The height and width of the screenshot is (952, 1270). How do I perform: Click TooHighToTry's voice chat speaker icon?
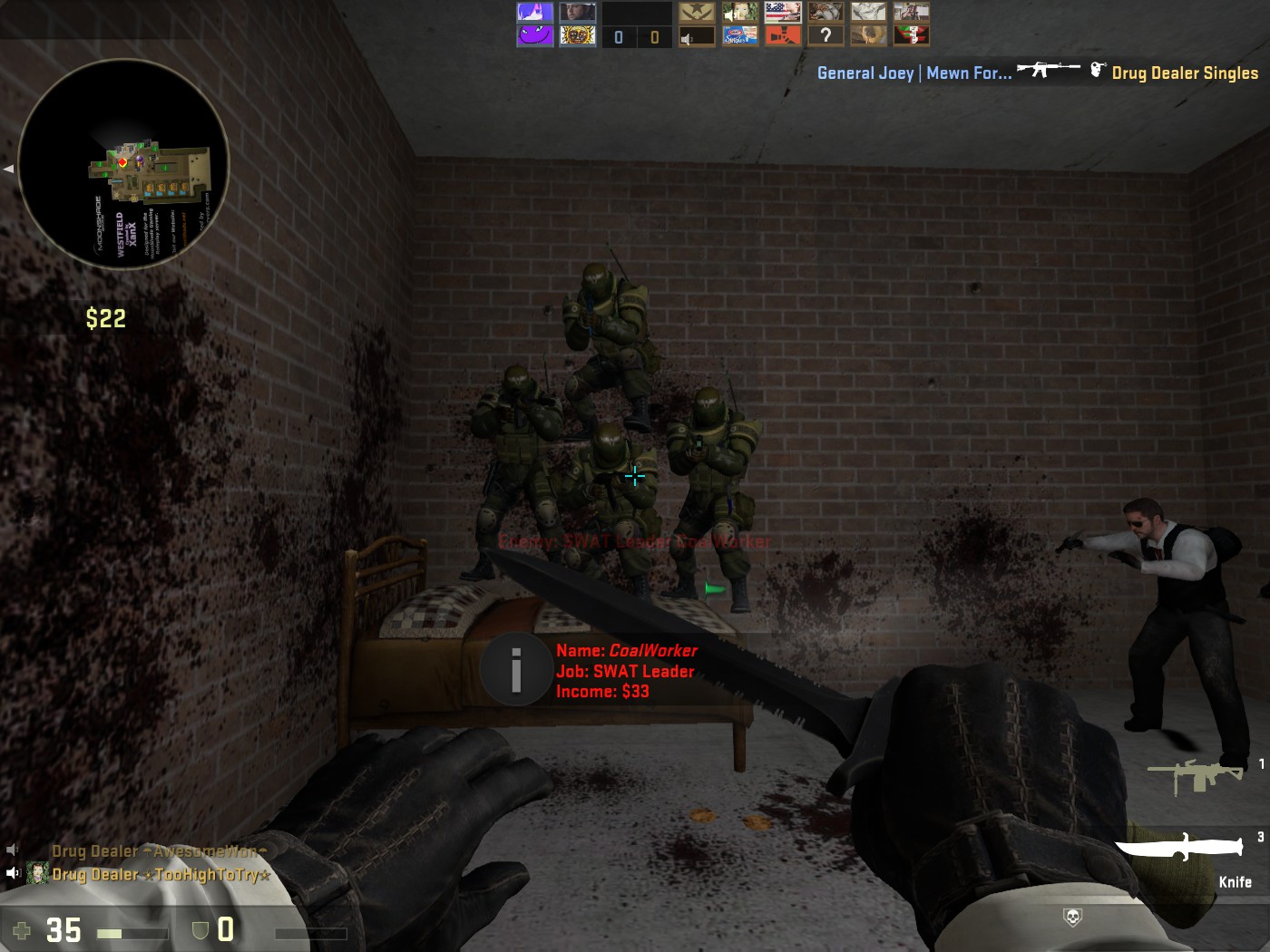(x=13, y=873)
